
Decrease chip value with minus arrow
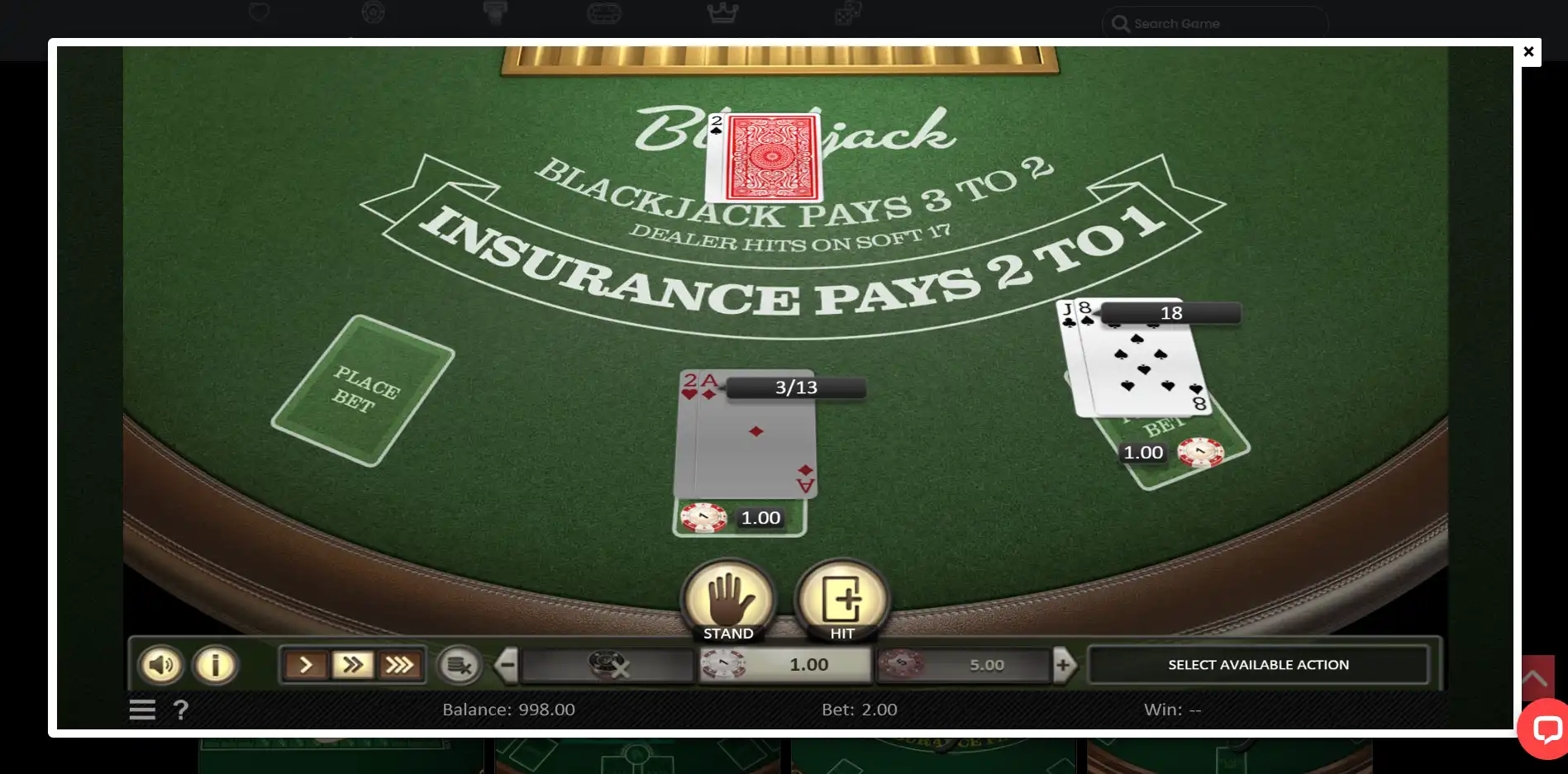pyautogui.click(x=507, y=665)
